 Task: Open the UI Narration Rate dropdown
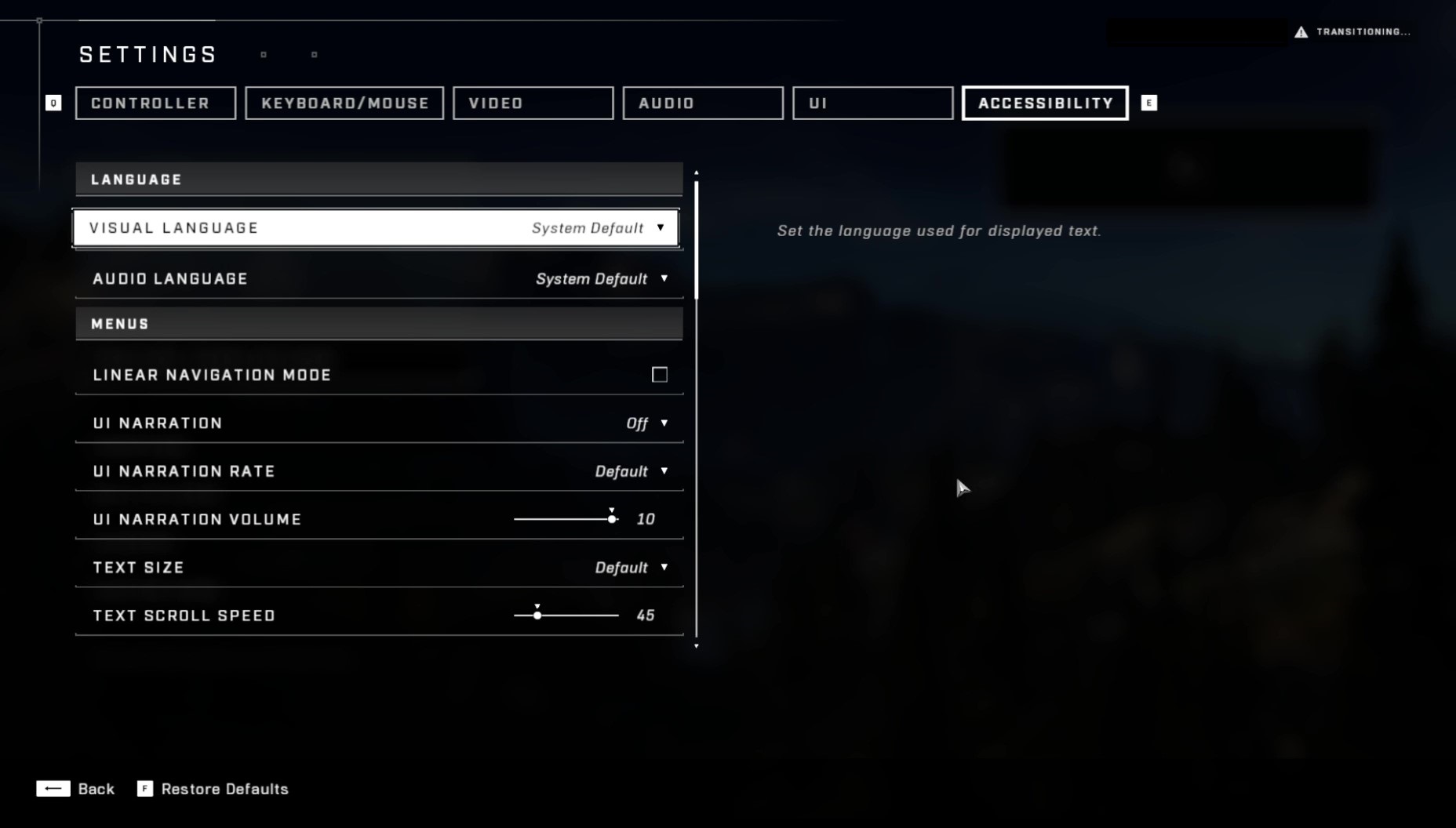point(664,470)
